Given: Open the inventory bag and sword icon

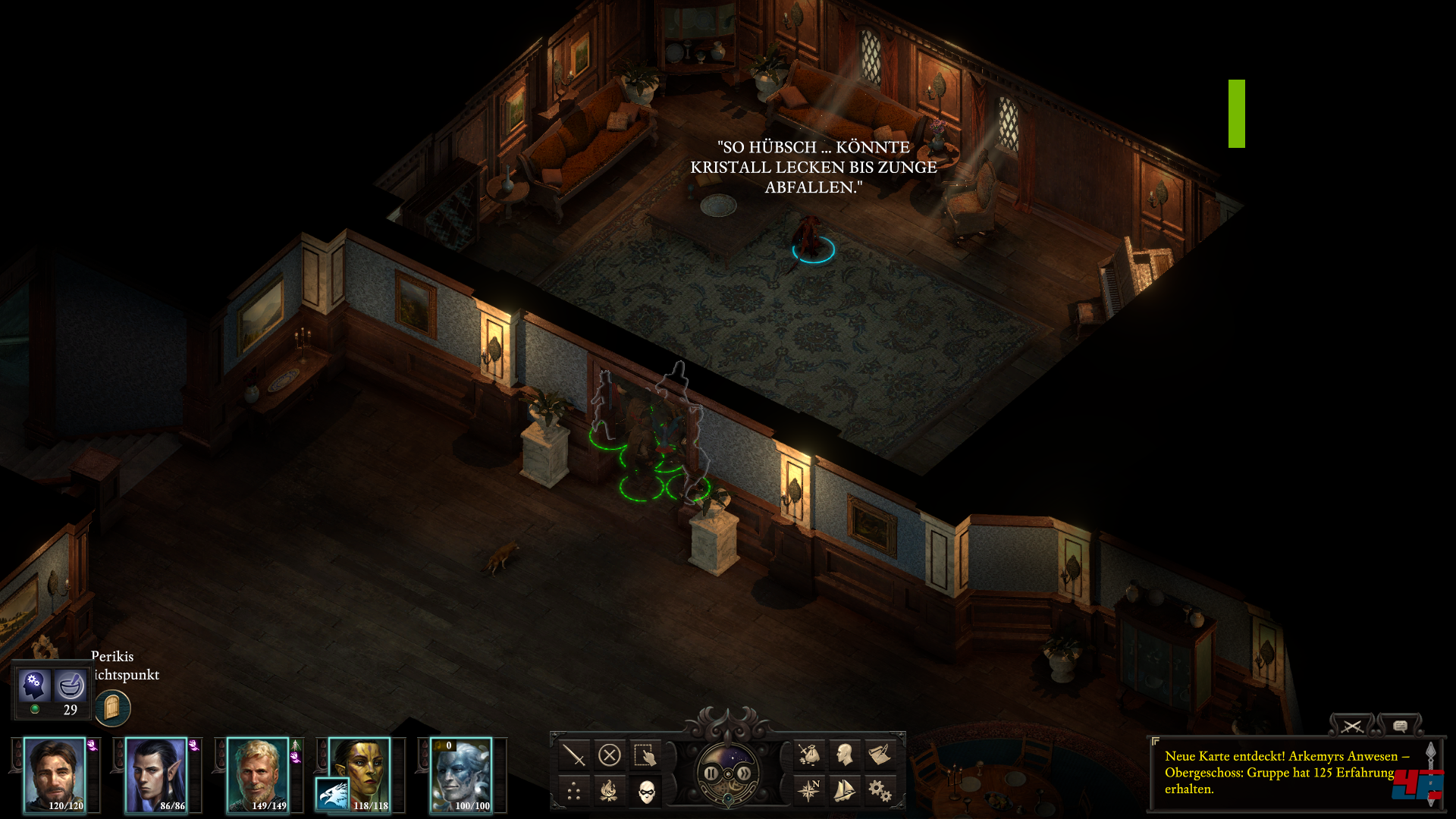Looking at the screenshot, I should 809,755.
